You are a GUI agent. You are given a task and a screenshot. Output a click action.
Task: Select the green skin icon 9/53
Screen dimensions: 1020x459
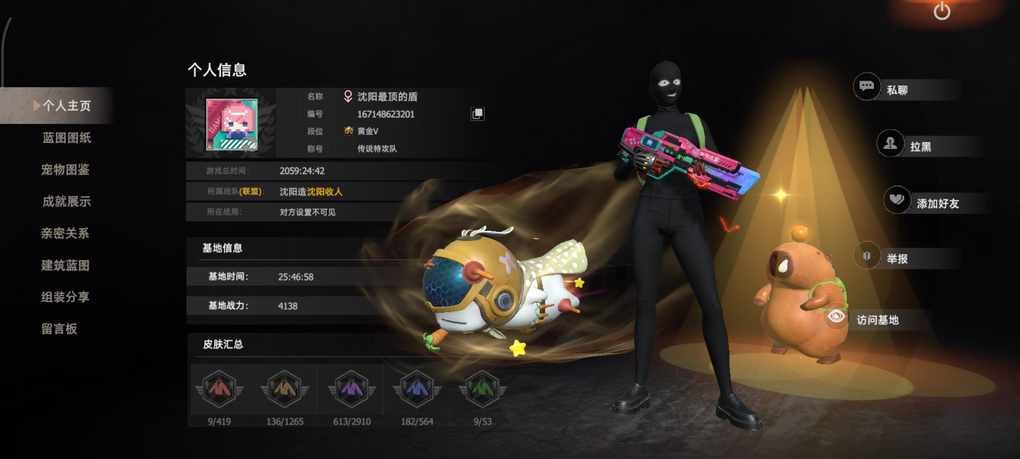click(482, 390)
